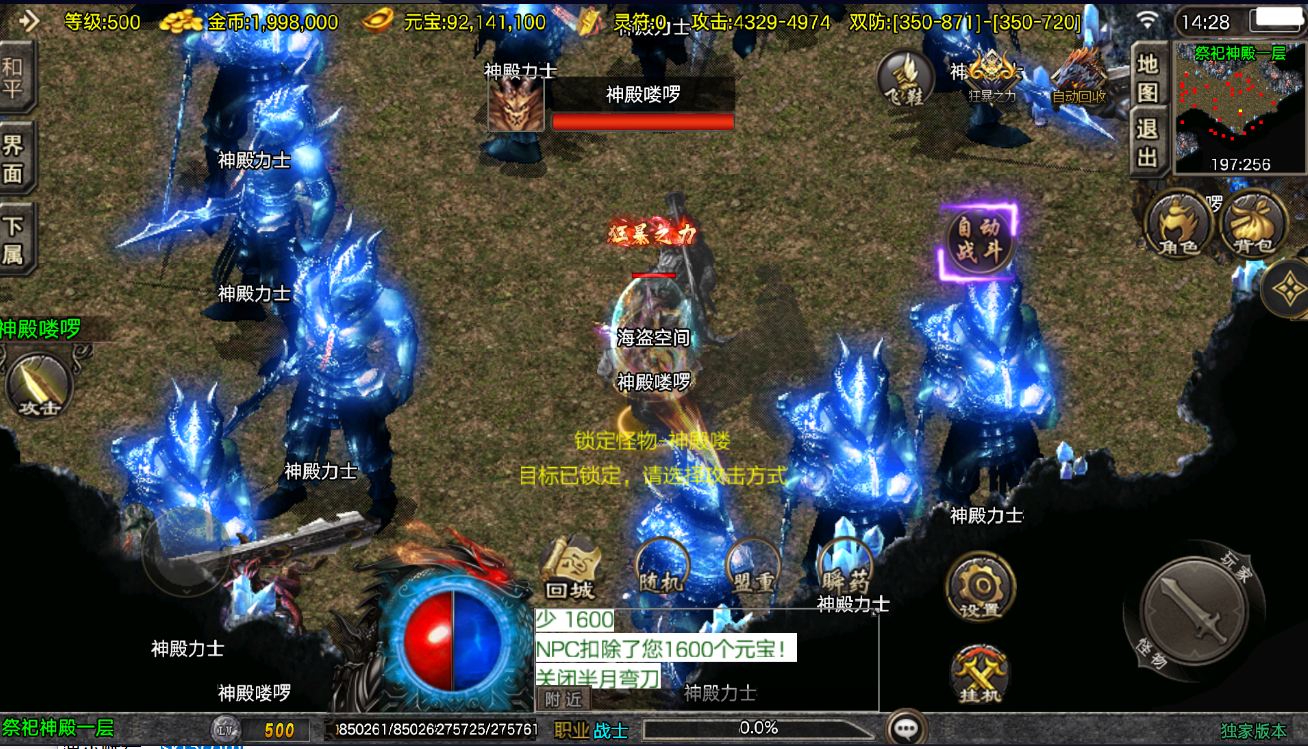Tap the 攻击 attack icon
This screenshot has height=749, width=1308.
pyautogui.click(x=40, y=386)
